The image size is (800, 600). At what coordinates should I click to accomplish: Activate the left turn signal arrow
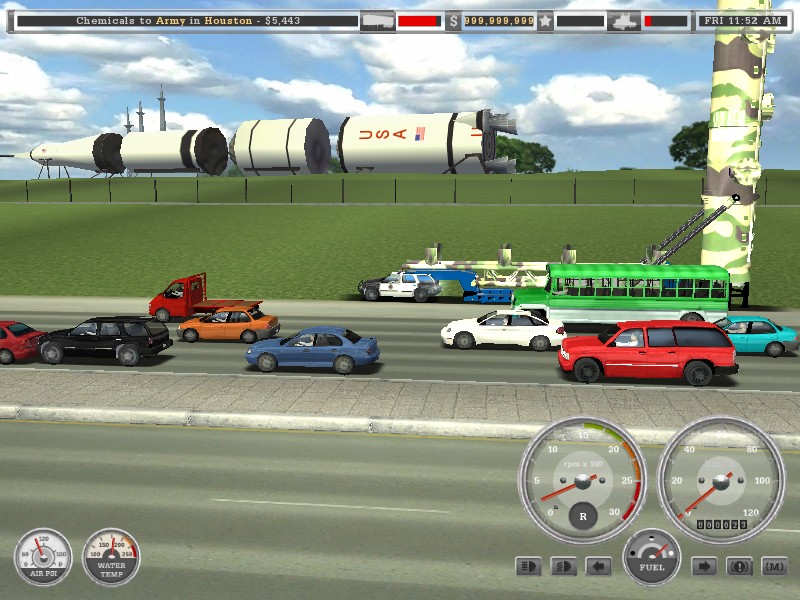(x=598, y=567)
